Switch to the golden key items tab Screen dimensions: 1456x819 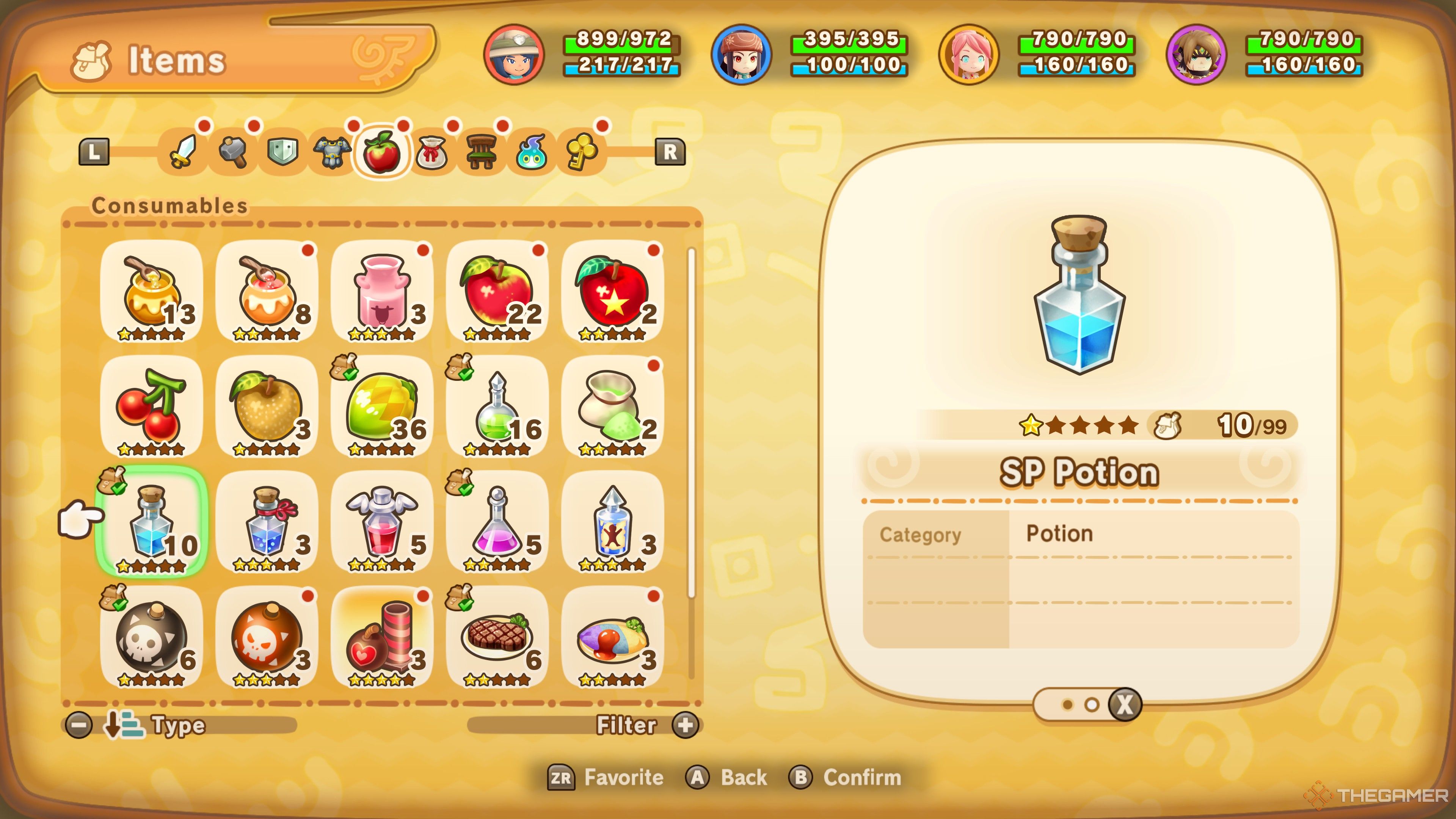[582, 152]
